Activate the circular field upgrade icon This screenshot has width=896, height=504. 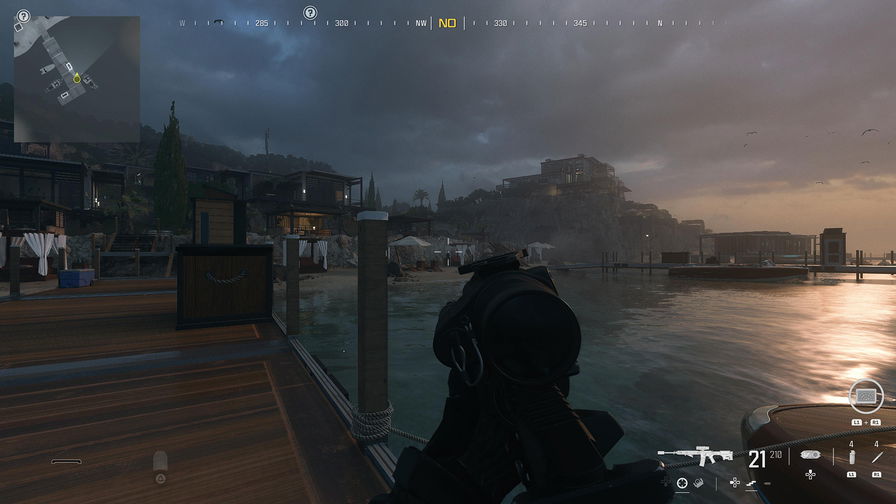pyautogui.click(x=865, y=397)
